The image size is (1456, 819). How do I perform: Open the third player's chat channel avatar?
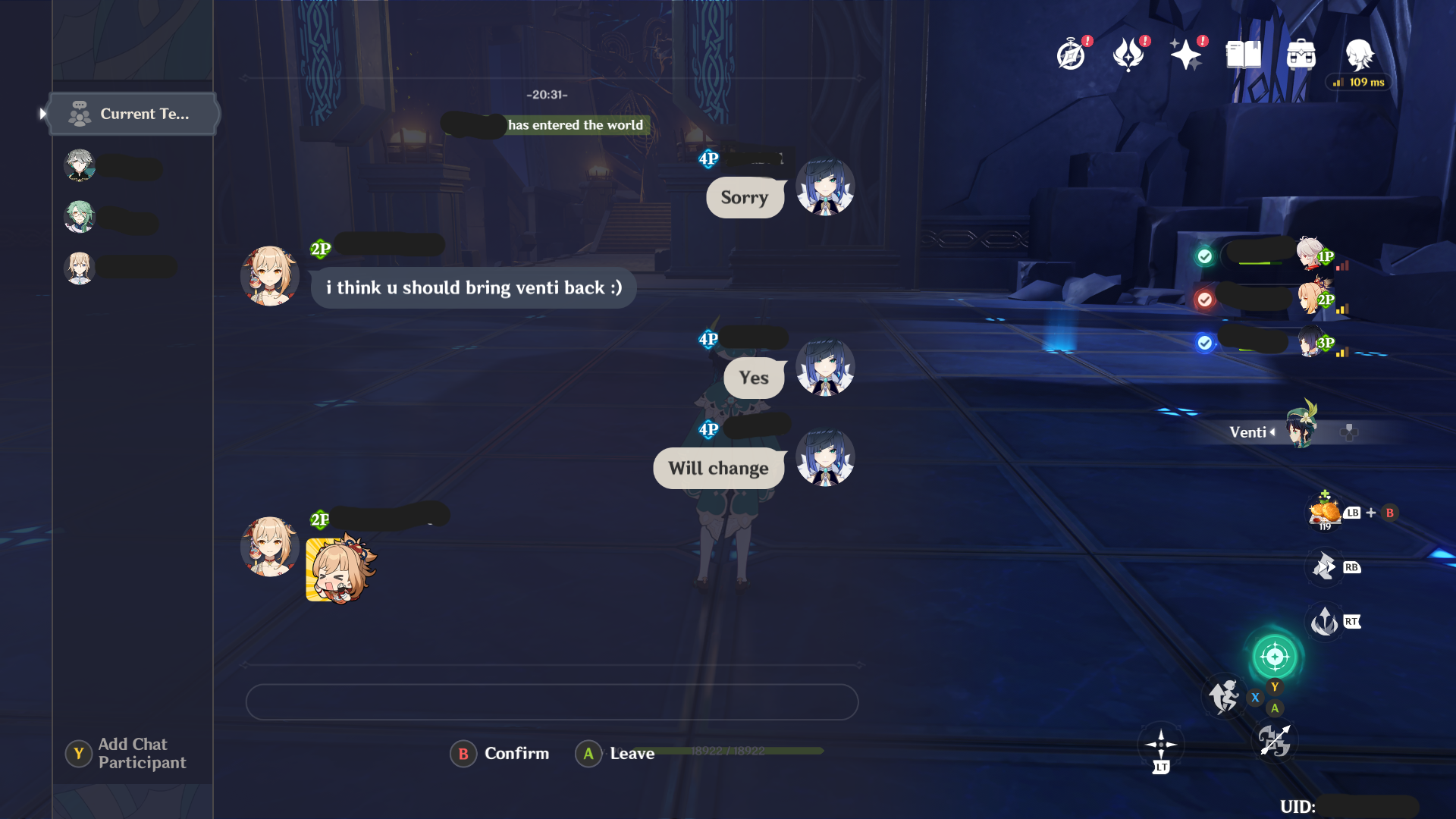pos(80,268)
